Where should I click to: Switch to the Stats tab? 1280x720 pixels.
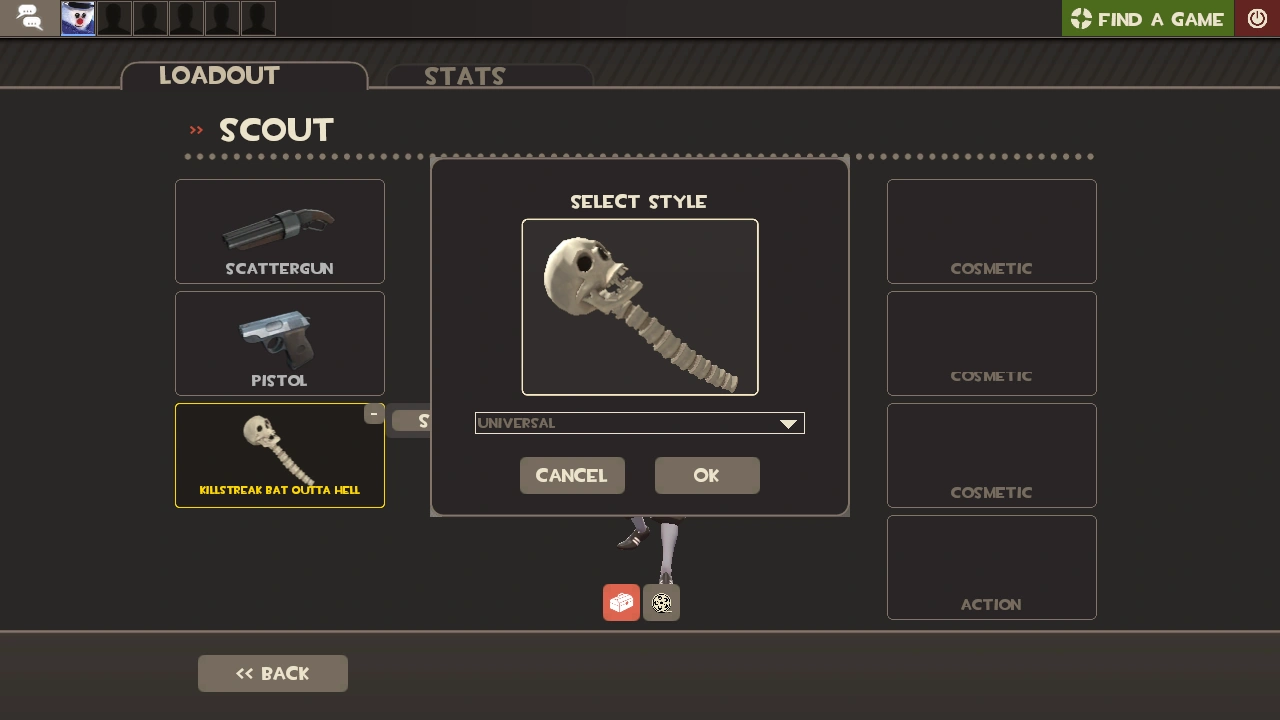click(x=465, y=77)
